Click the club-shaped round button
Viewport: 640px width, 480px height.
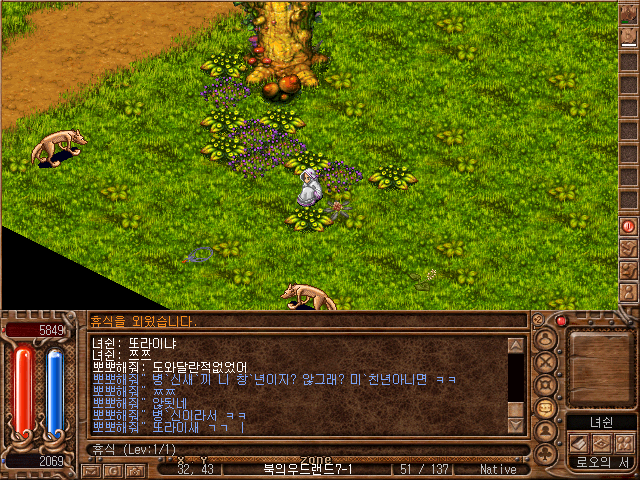(x=546, y=454)
